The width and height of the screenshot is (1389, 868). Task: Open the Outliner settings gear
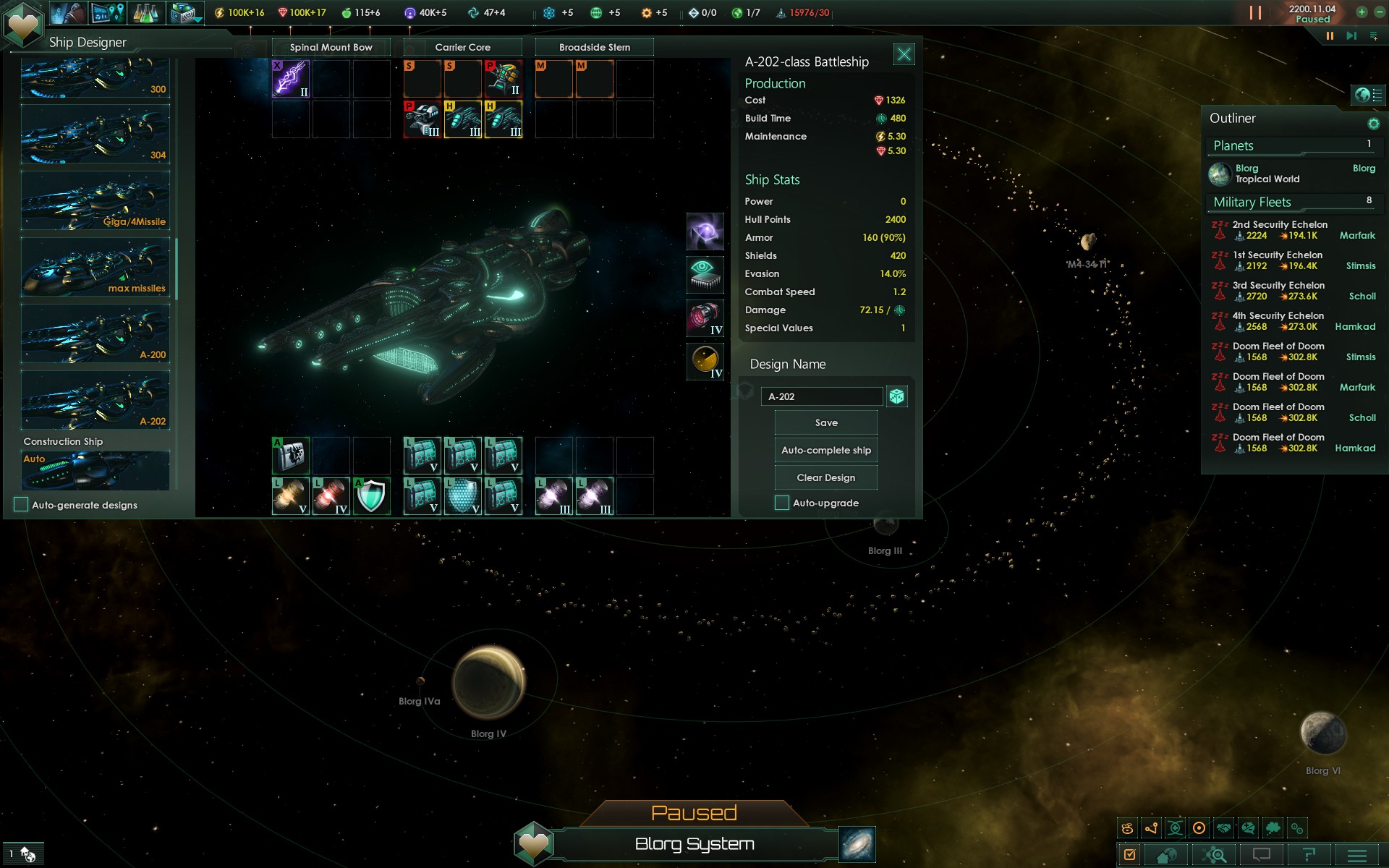point(1373,124)
